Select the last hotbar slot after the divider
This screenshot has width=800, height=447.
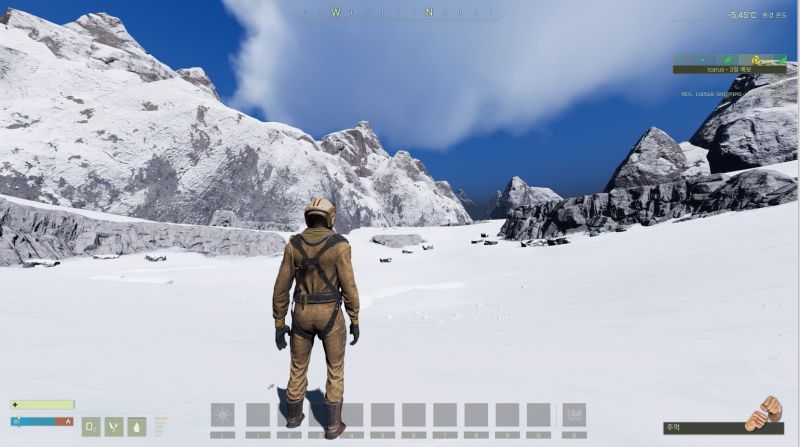coord(573,415)
